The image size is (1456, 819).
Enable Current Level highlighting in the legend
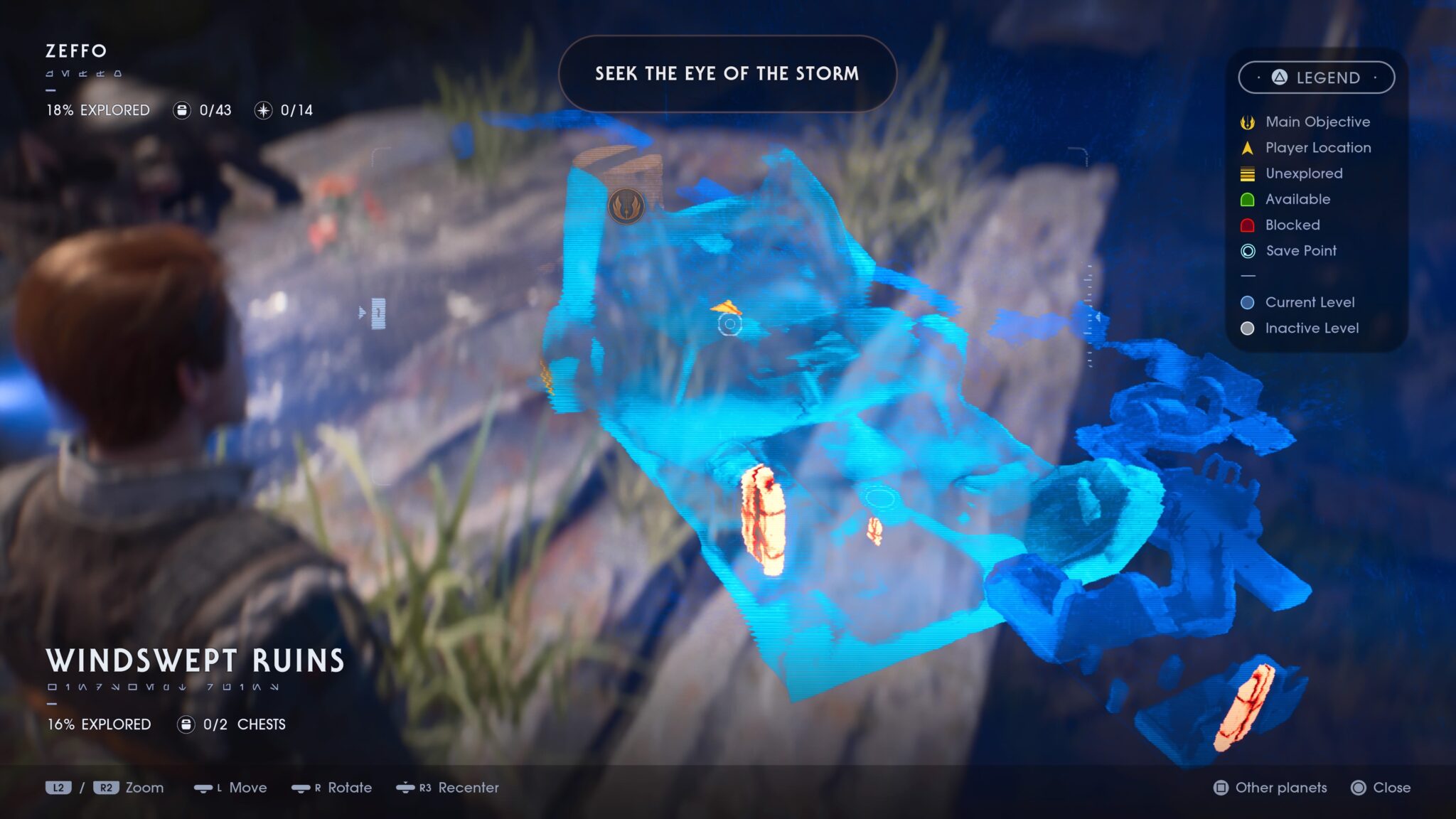tap(1248, 302)
